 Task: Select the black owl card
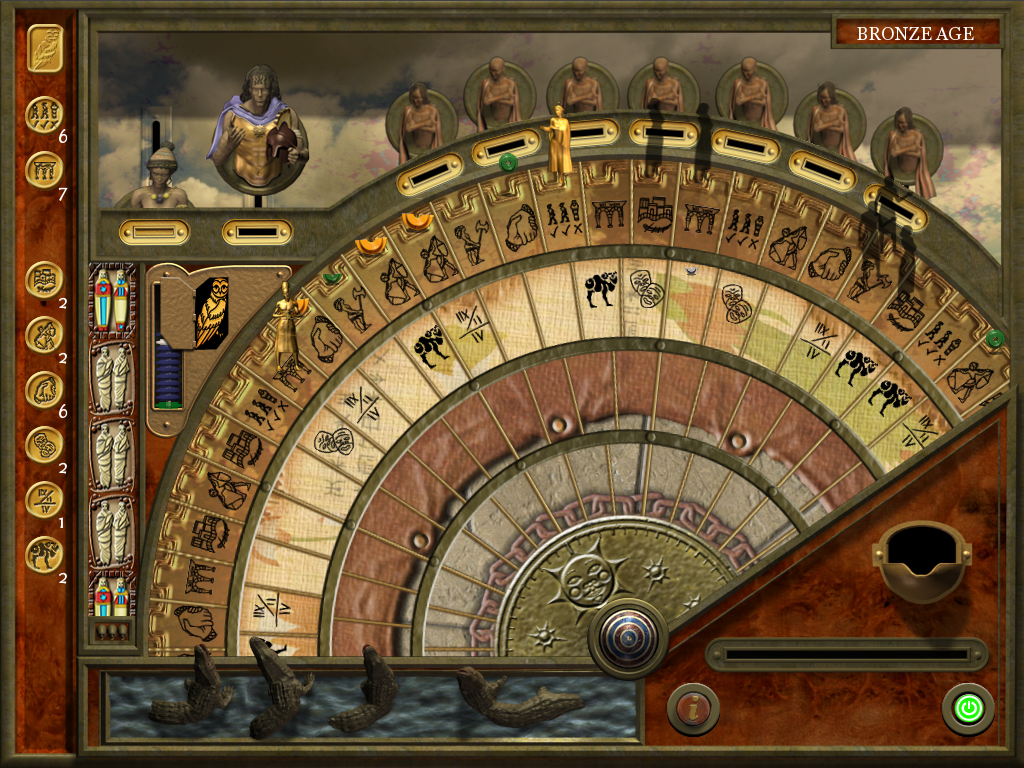[x=211, y=313]
